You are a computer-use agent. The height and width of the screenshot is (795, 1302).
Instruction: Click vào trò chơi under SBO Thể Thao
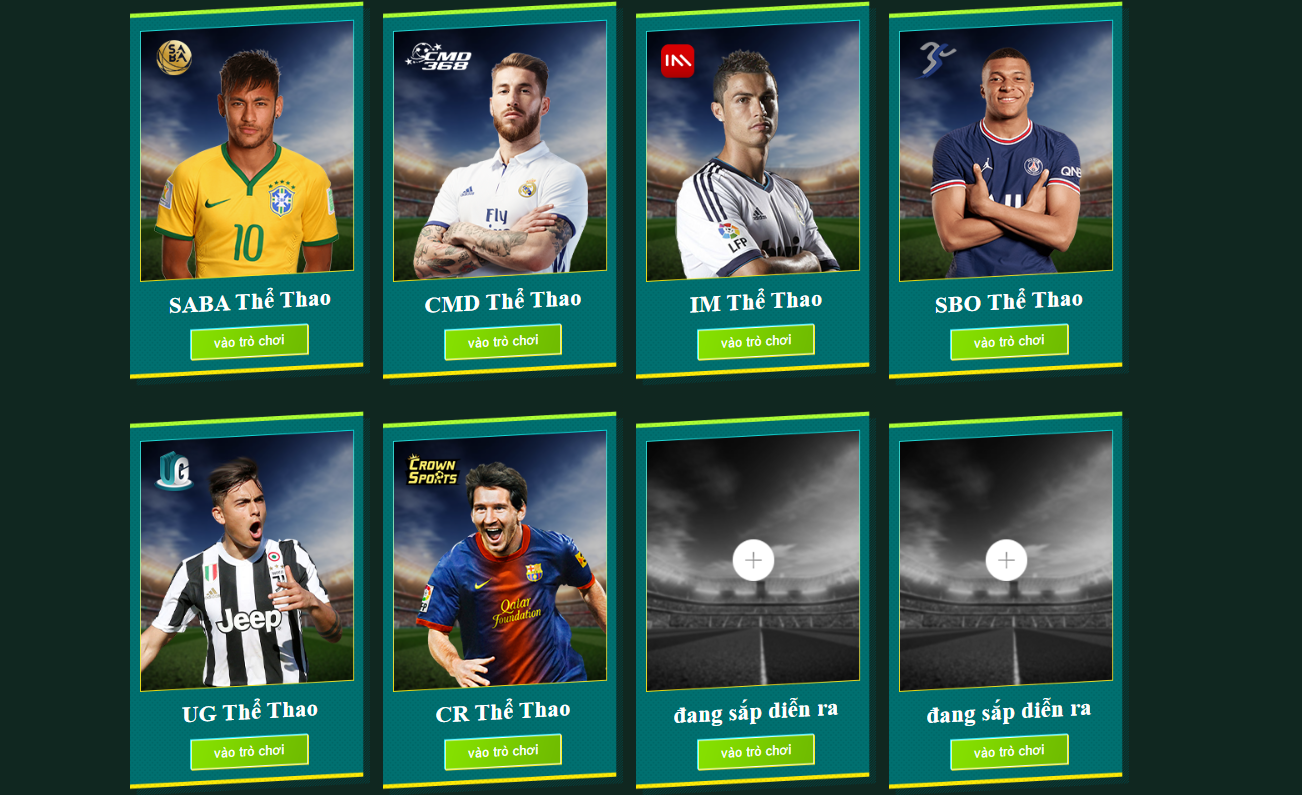(1008, 341)
